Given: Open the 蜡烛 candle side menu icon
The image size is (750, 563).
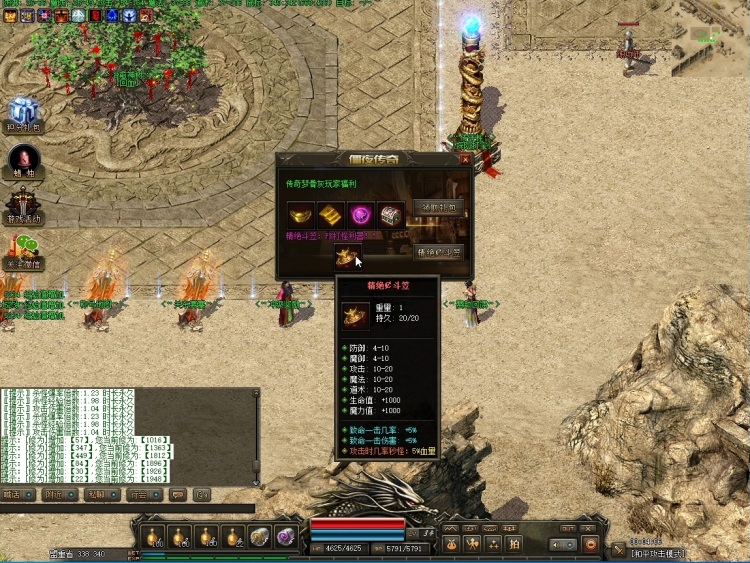Looking at the screenshot, I should (24, 160).
